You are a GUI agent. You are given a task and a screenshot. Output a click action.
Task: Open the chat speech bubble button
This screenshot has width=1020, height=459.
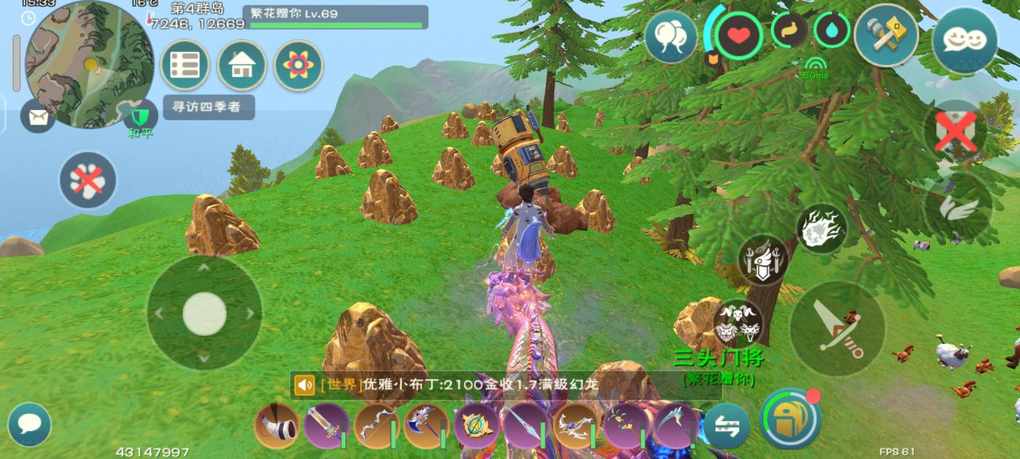pyautogui.click(x=29, y=424)
